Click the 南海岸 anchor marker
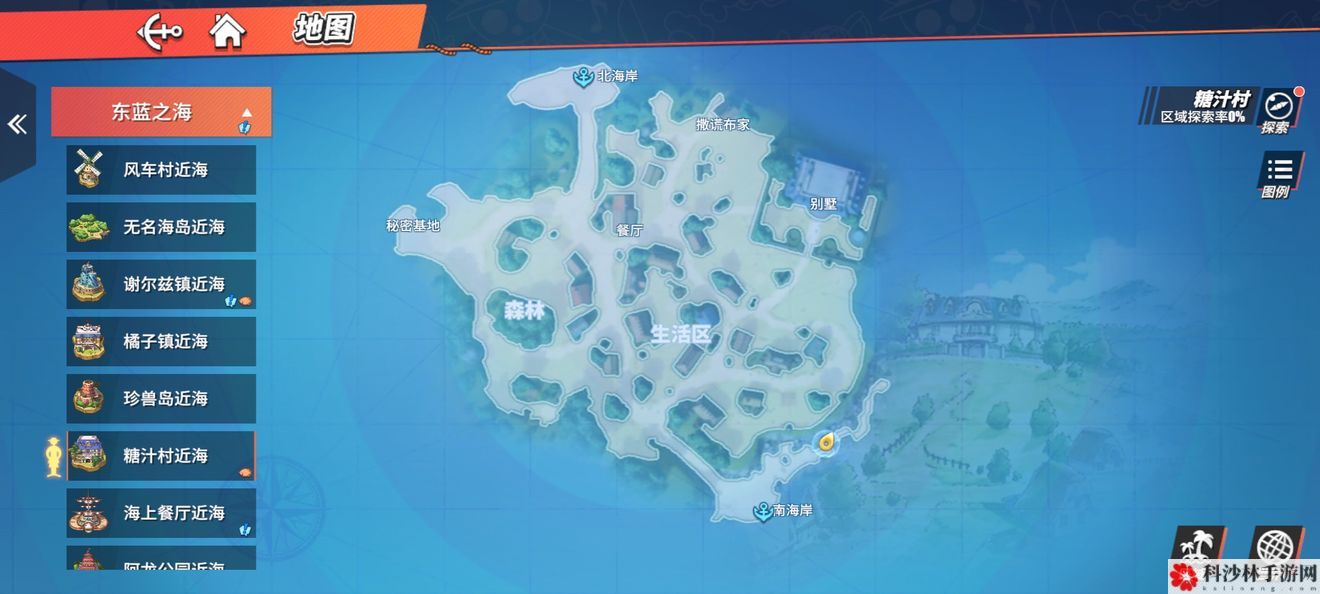The width and height of the screenshot is (1320, 594). (762, 511)
